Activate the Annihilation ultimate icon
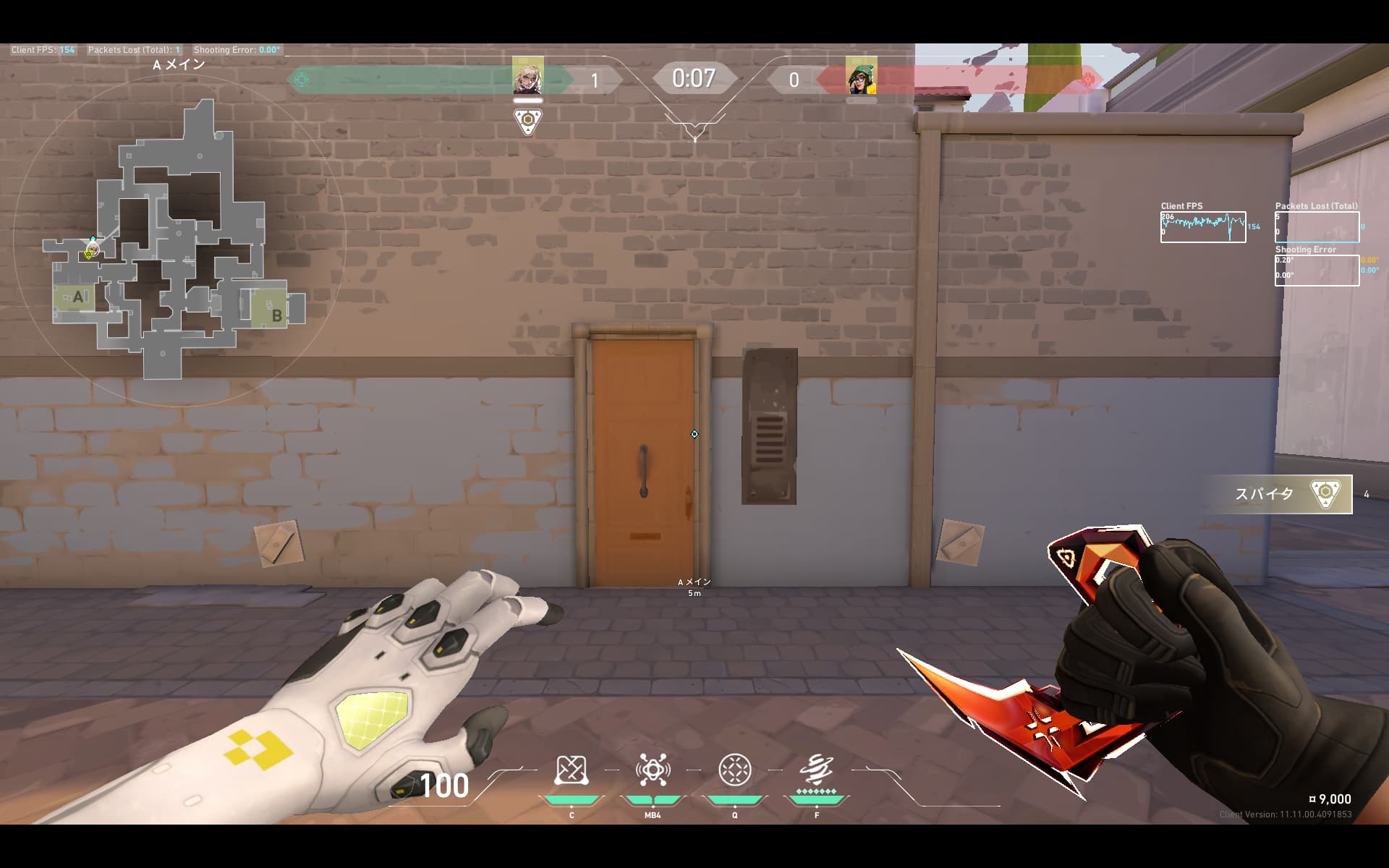The image size is (1389, 868). point(817,770)
